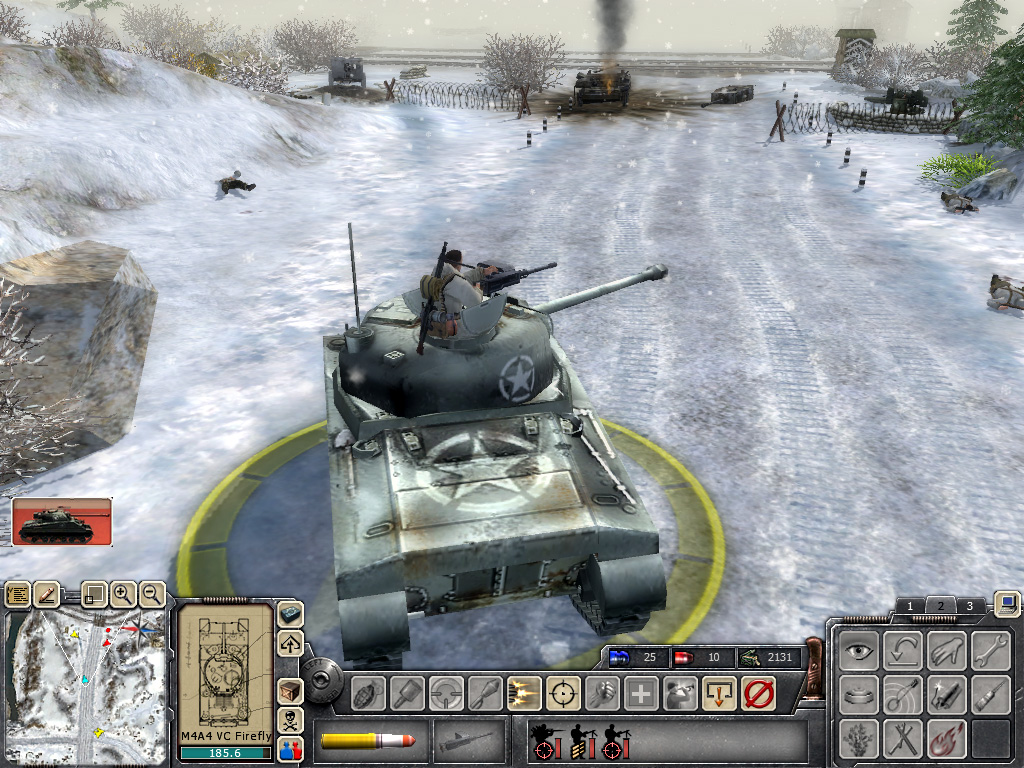This screenshot has height=768, width=1024.
Task: Open the computer monitor menu button
Action: pyautogui.click(x=1007, y=603)
